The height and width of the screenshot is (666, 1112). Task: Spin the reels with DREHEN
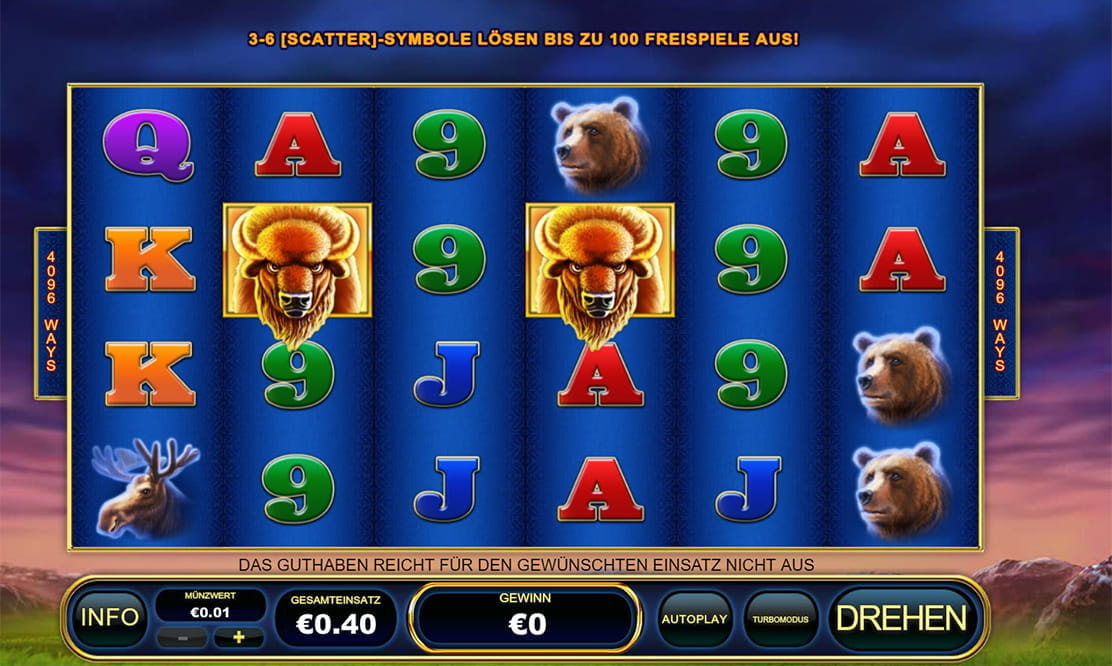[x=901, y=618]
